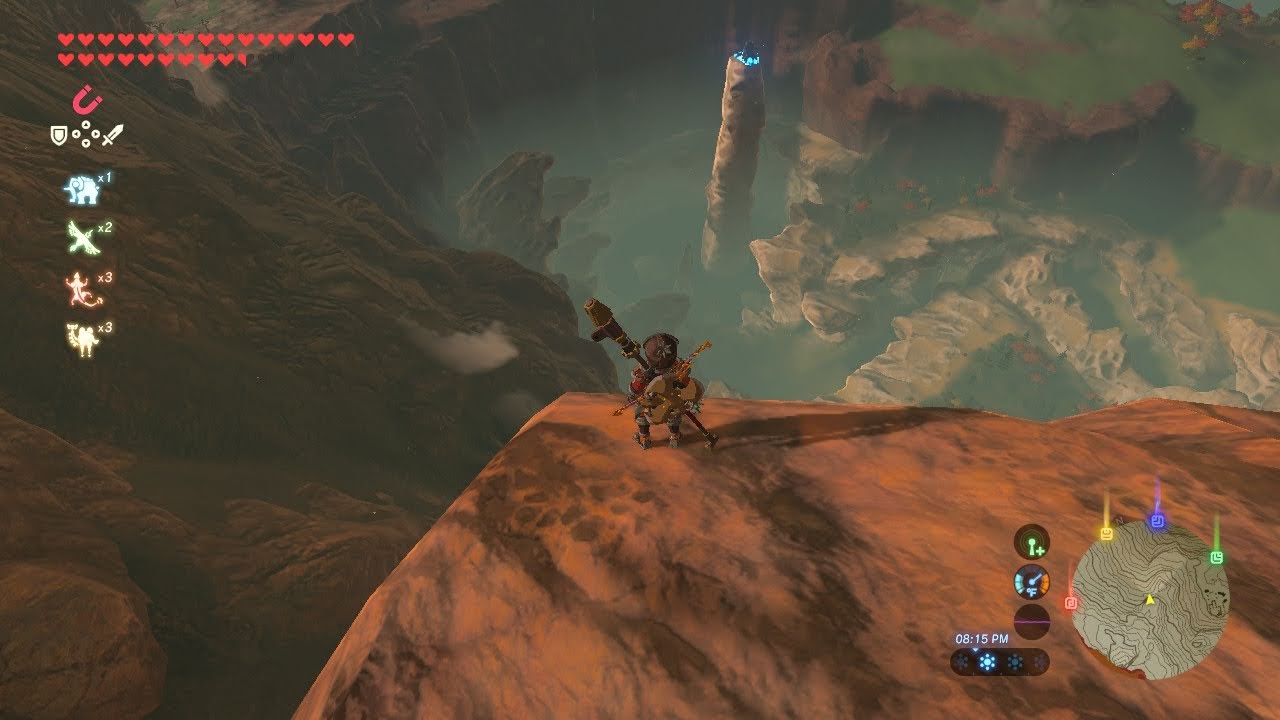This screenshot has width=1280, height=720.
Task: Choose the sword quick-select icon
Action: (x=112, y=133)
